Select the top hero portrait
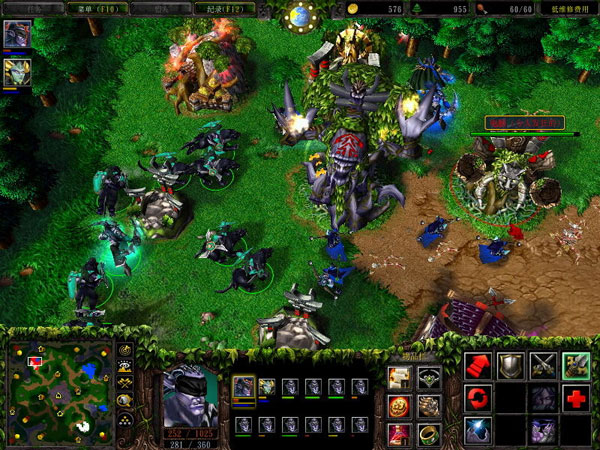This screenshot has height=450, width=600. [x=17, y=33]
